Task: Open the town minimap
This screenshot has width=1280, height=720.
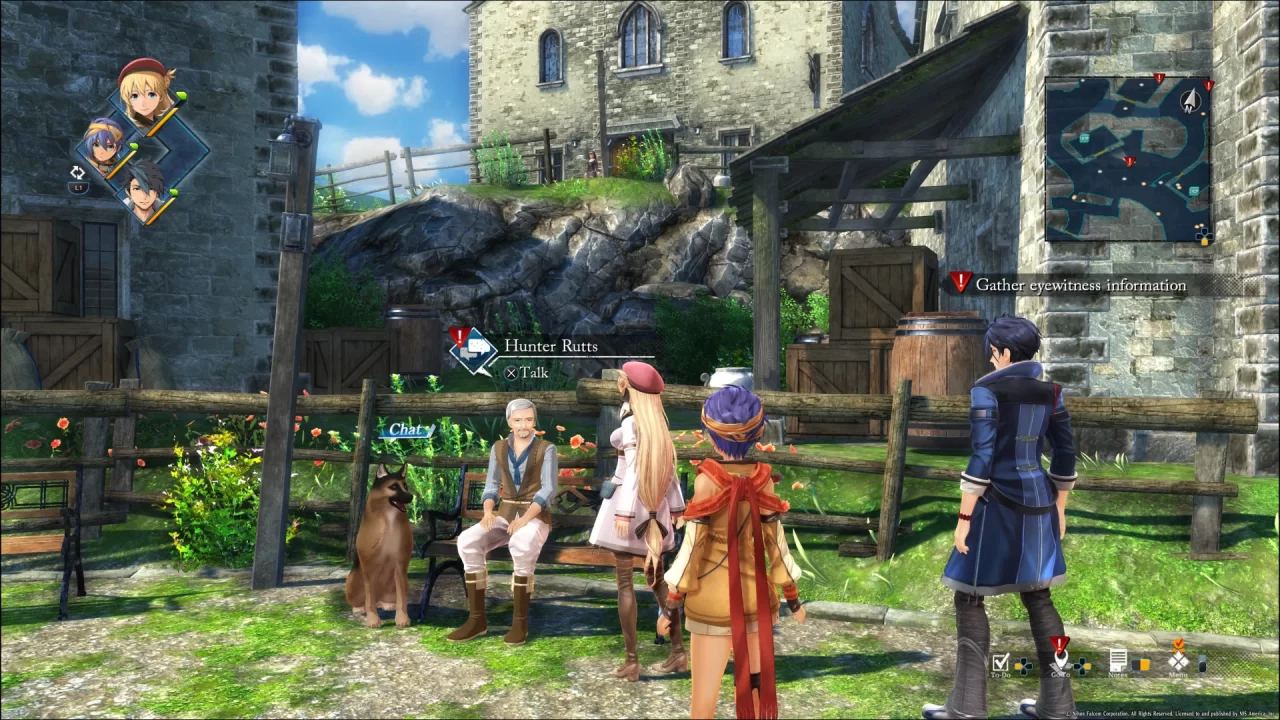Action: click(1127, 158)
